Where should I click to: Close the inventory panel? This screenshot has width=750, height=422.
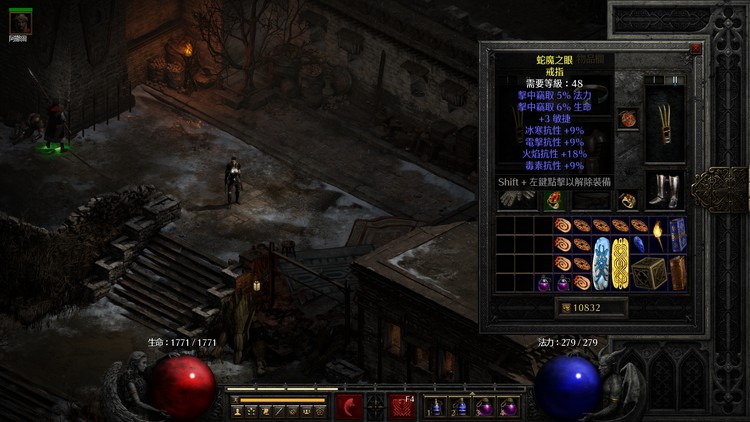(696, 47)
